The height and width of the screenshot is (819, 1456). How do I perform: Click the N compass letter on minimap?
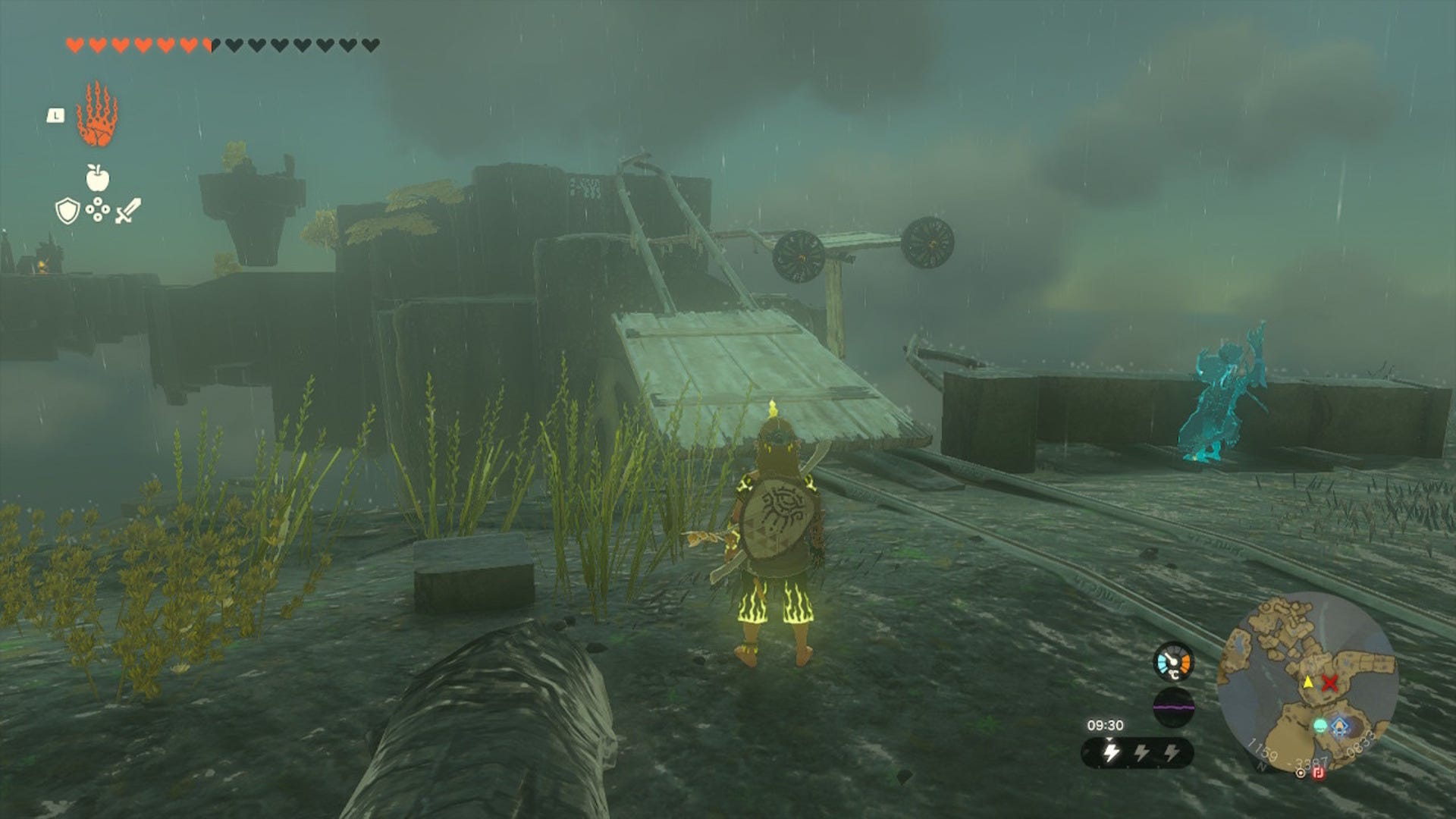1261,767
